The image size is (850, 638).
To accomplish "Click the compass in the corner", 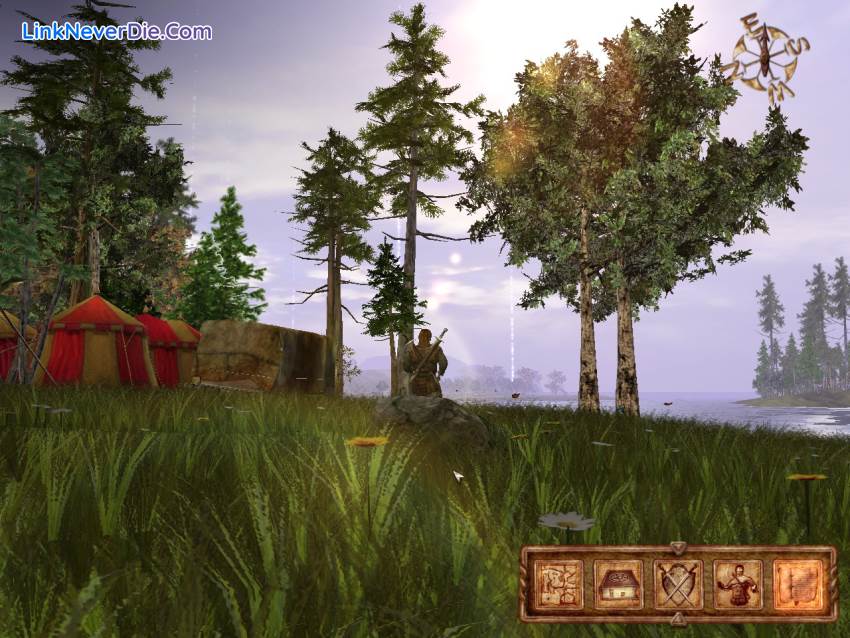I will click(x=765, y=55).
